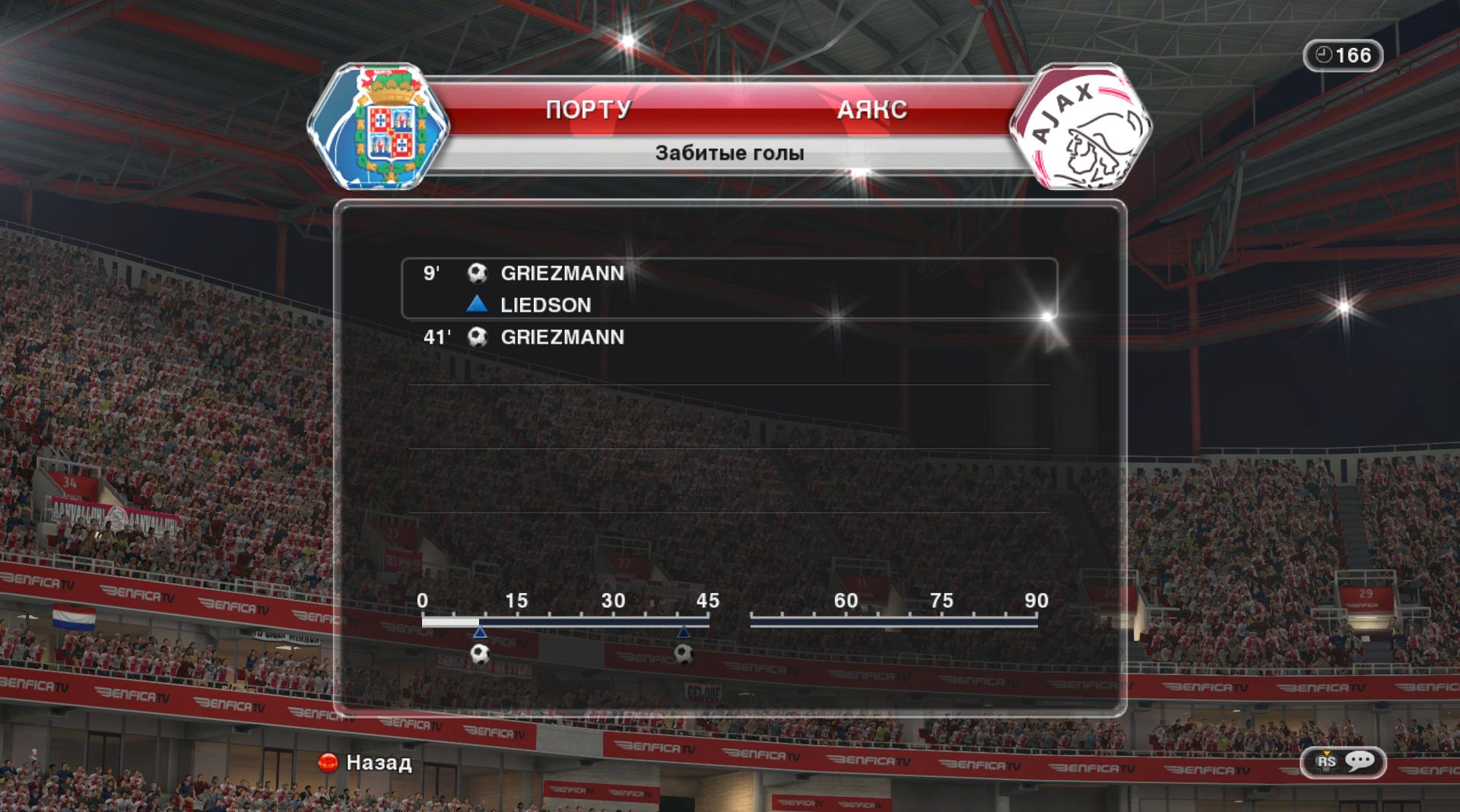Select the 41' Griezmann goal entry

coord(562,338)
